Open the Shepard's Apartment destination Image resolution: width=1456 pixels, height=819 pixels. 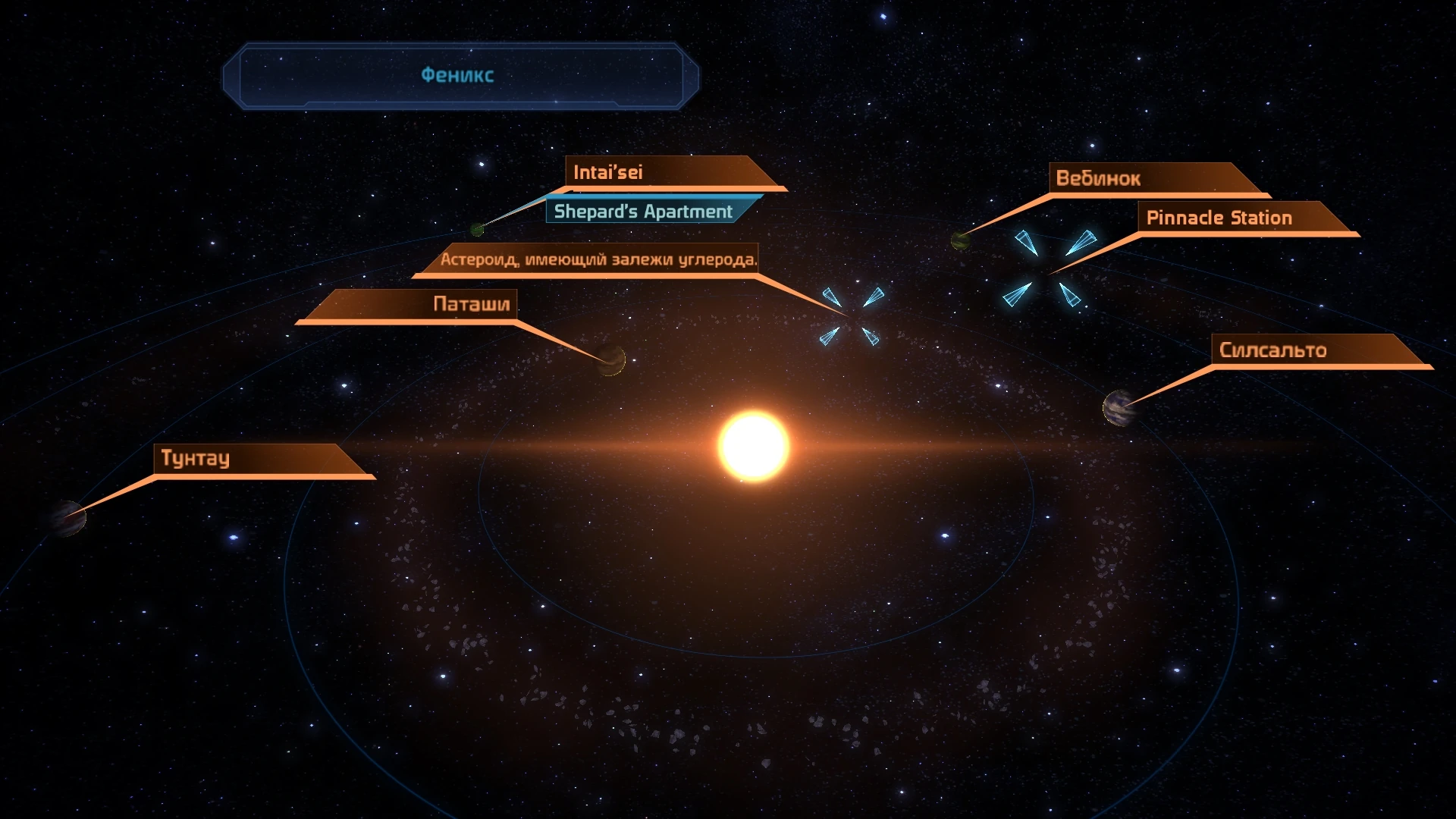[643, 212]
